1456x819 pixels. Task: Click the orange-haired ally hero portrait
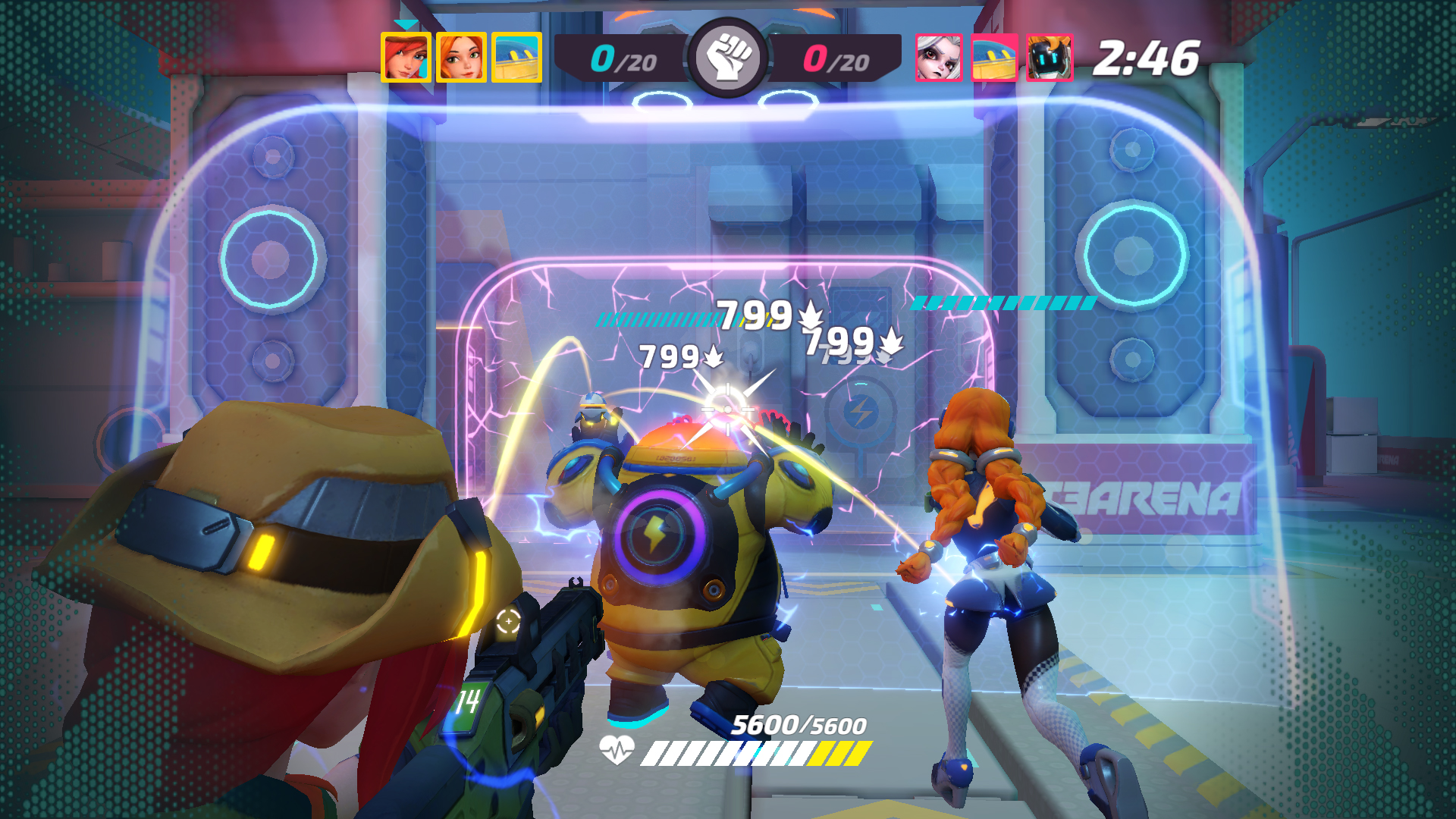pyautogui.click(x=460, y=55)
